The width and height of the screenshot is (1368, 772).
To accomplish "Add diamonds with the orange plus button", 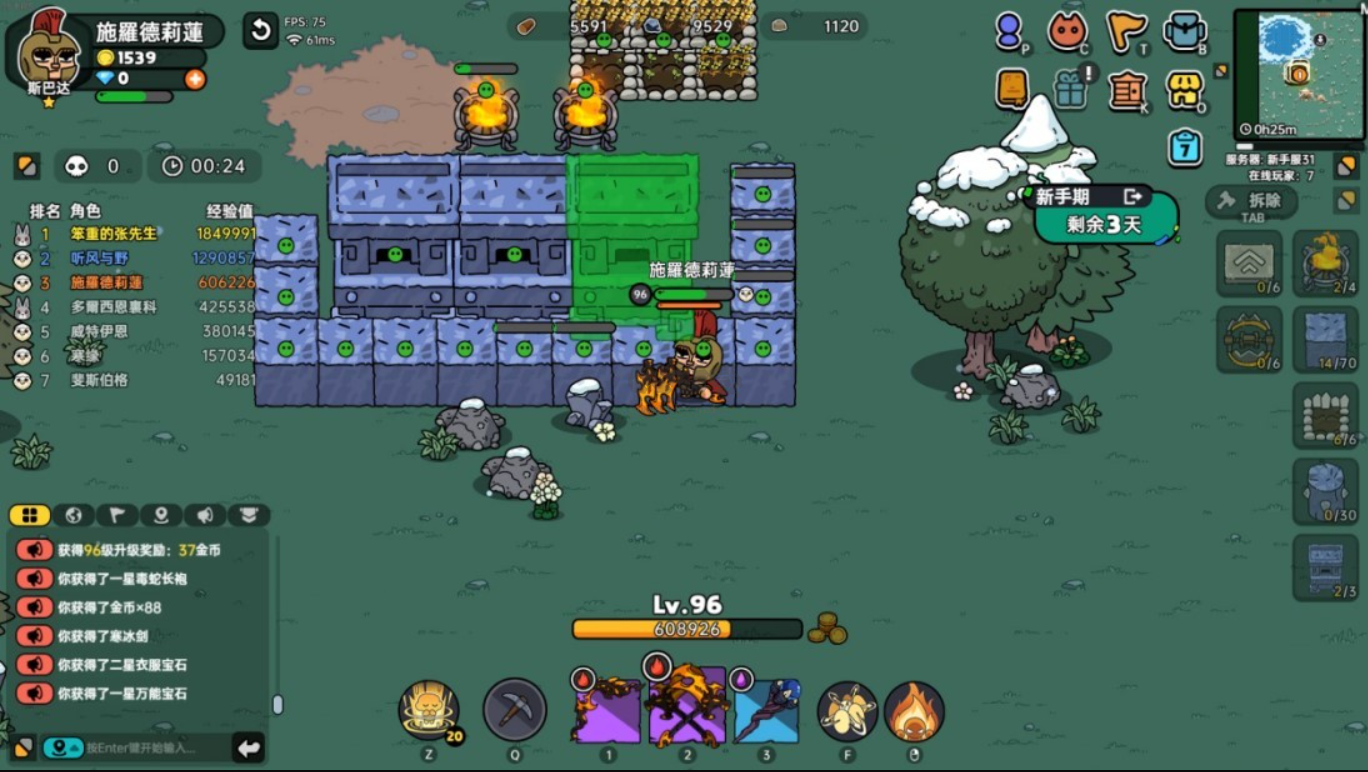I will point(195,79).
